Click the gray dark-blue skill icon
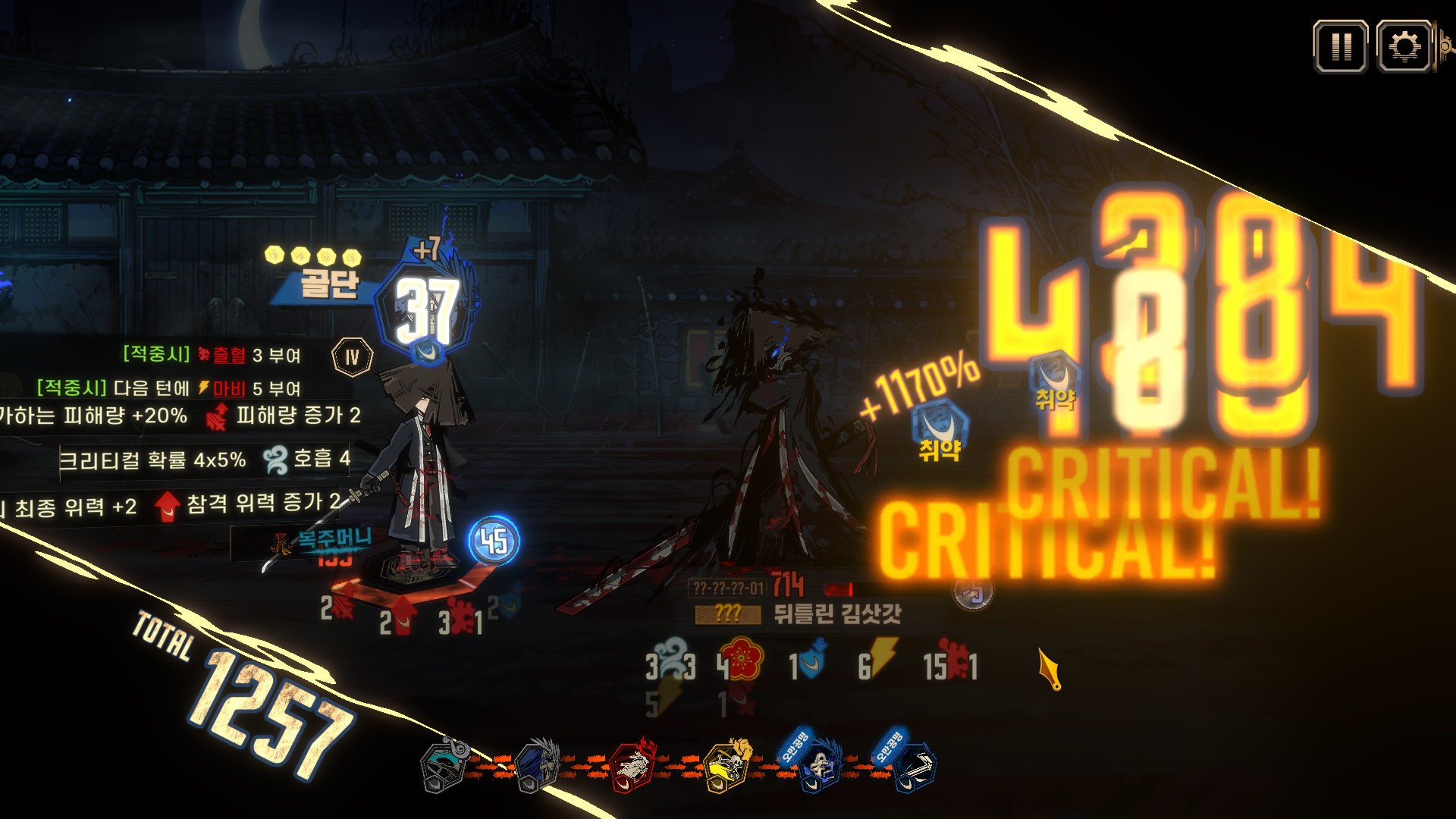 tap(538, 766)
